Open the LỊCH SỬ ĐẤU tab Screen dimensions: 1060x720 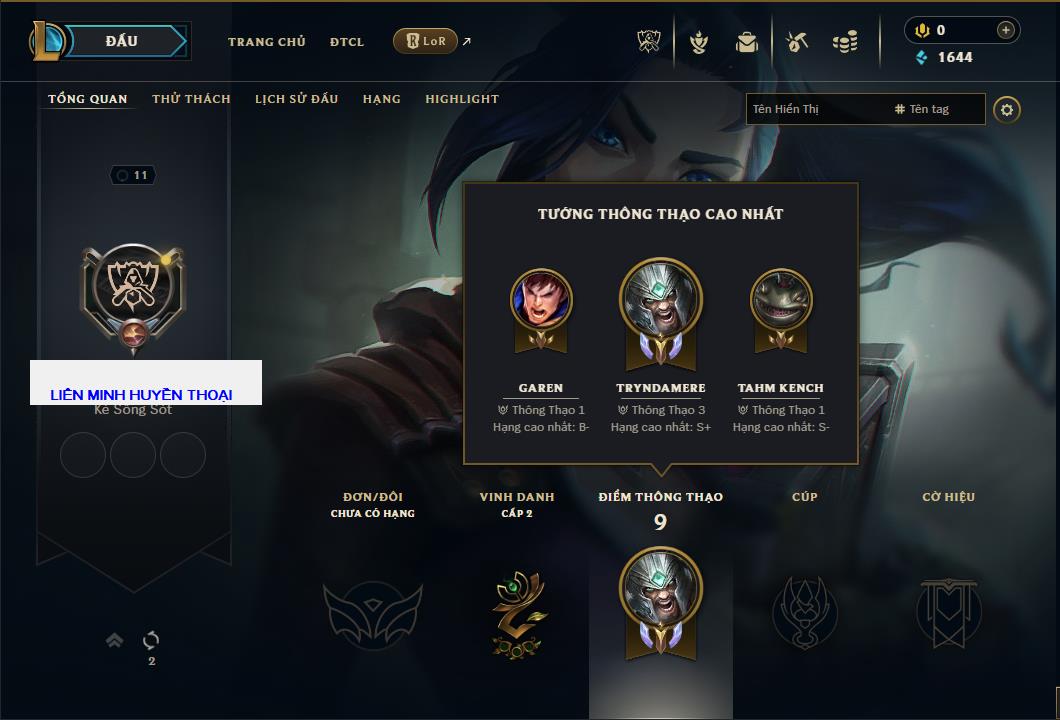tap(296, 99)
